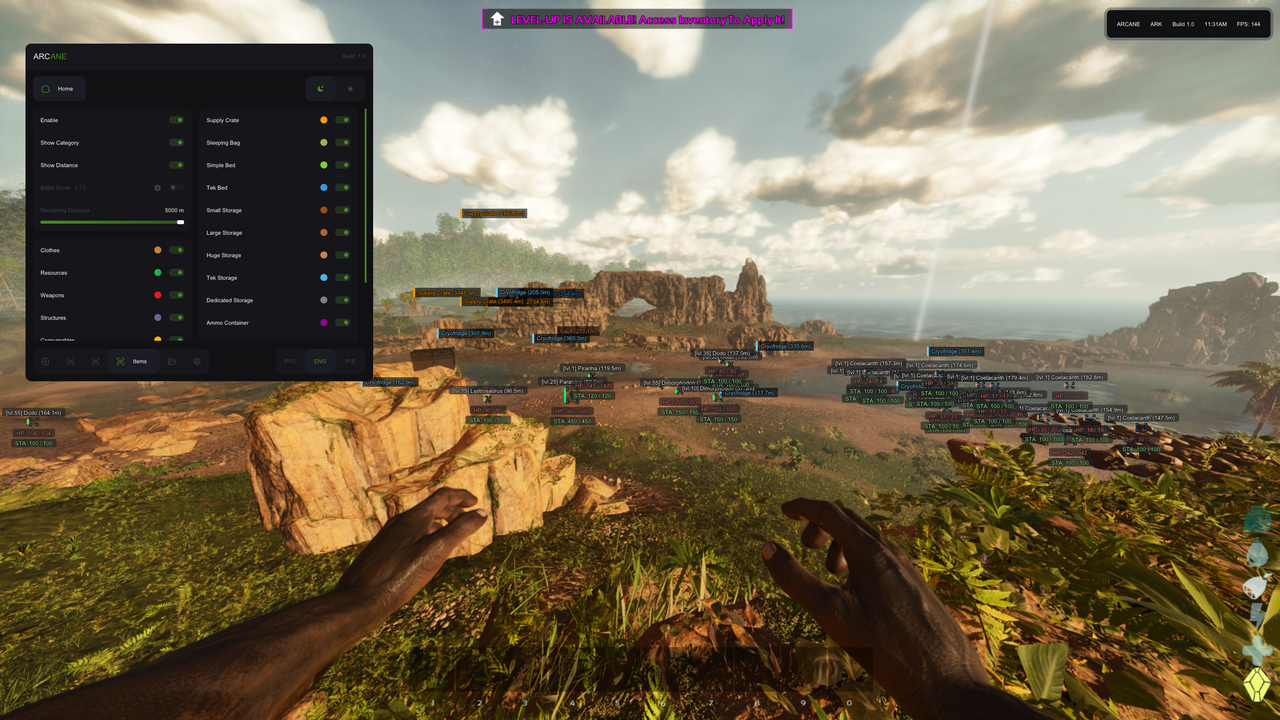1280x720 pixels.
Task: Change language to РУС
Action: [x=290, y=361]
